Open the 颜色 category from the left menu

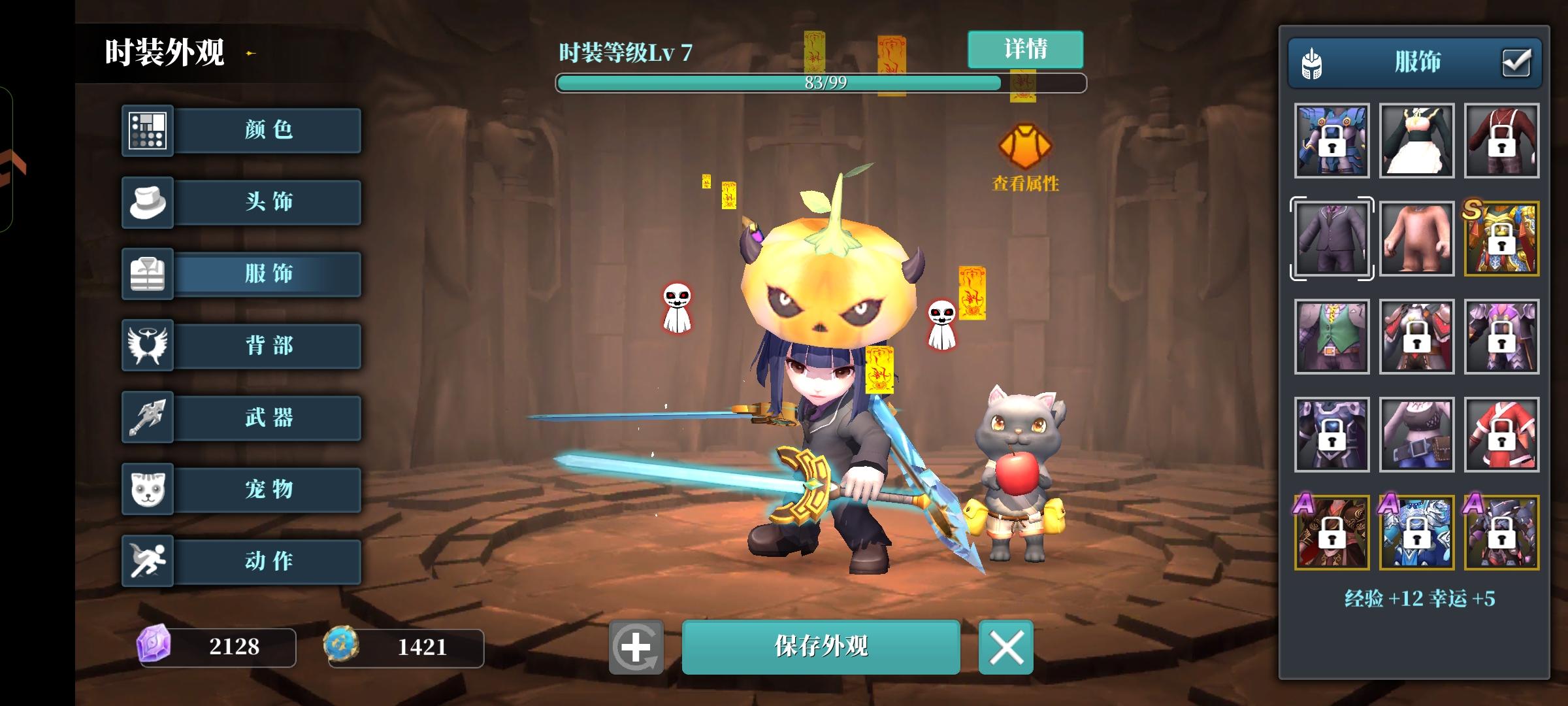coord(268,130)
